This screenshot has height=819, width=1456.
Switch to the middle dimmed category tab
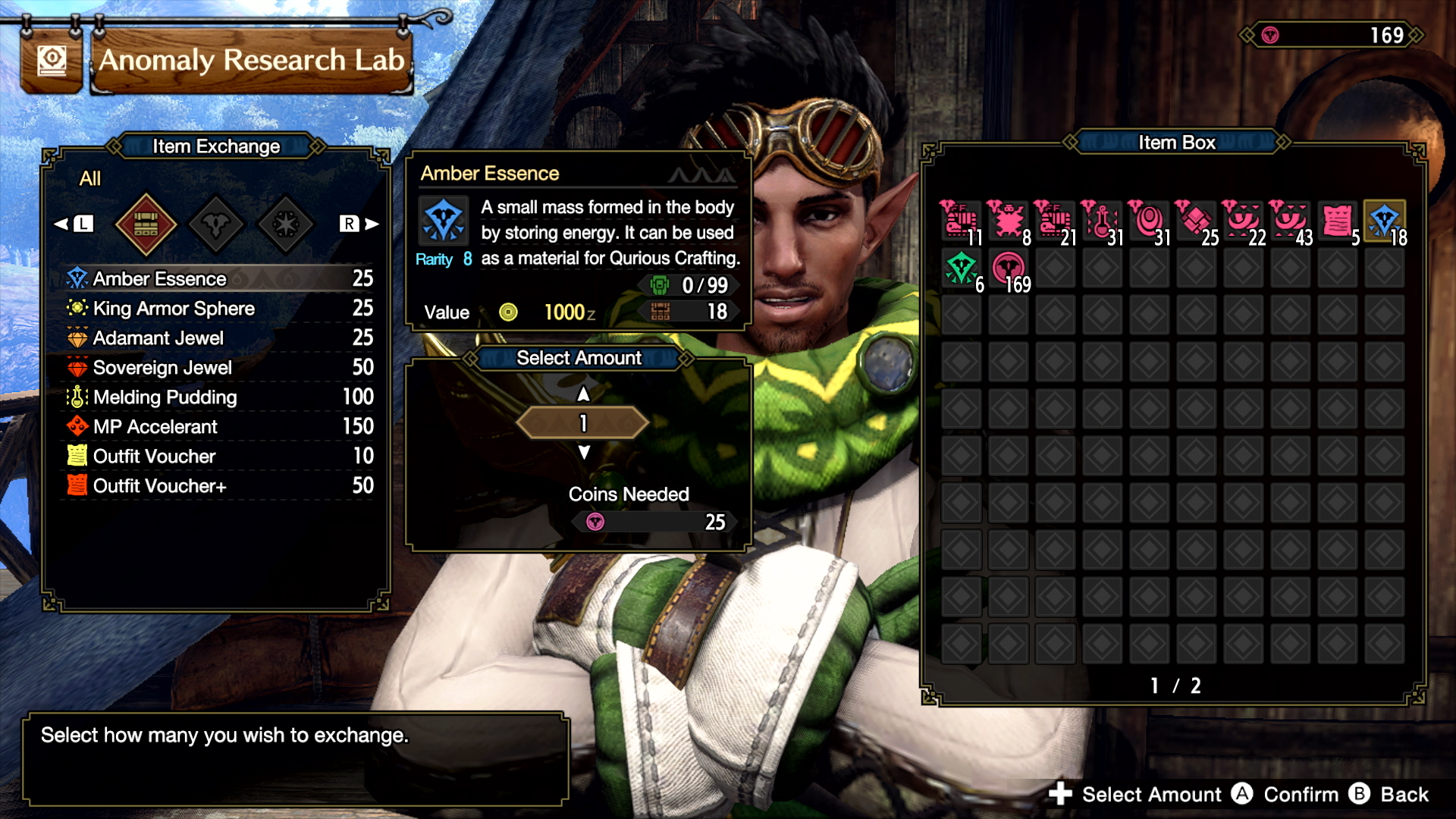tap(216, 224)
